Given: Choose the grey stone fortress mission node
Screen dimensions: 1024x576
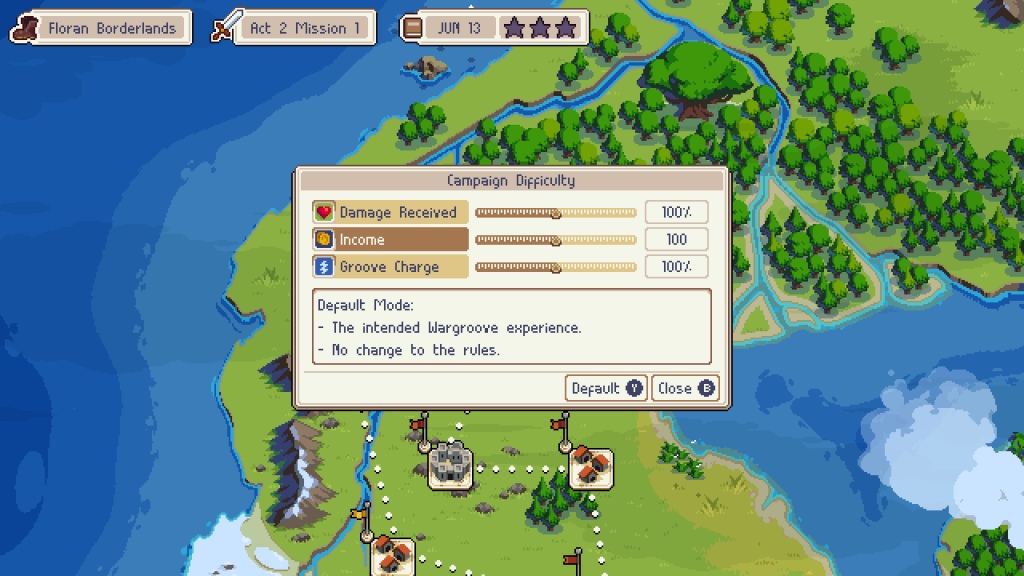Looking at the screenshot, I should [450, 463].
